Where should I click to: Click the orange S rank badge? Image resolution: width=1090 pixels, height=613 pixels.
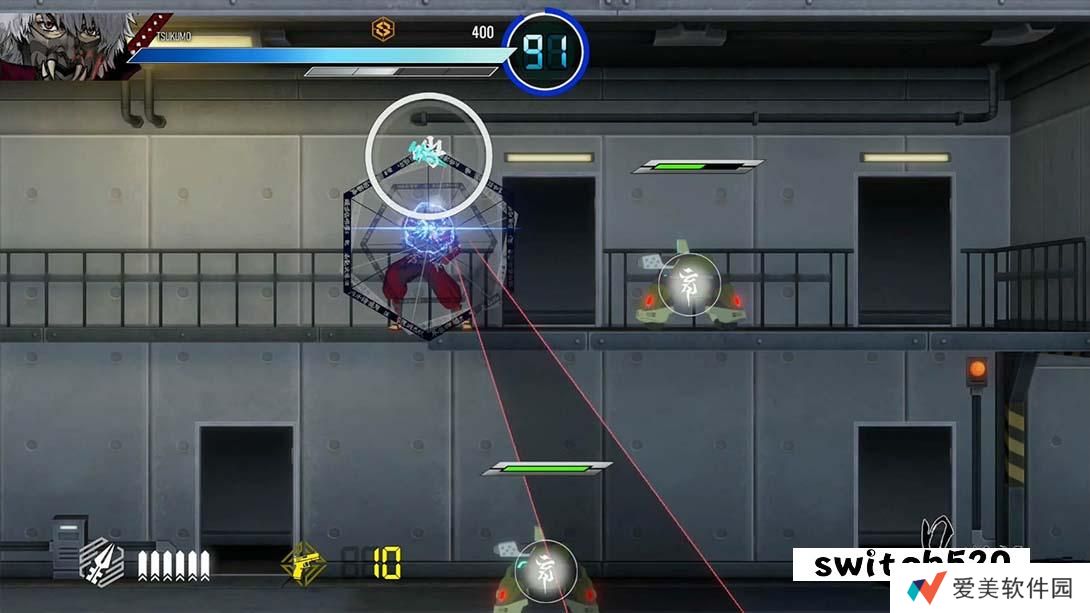[x=382, y=29]
